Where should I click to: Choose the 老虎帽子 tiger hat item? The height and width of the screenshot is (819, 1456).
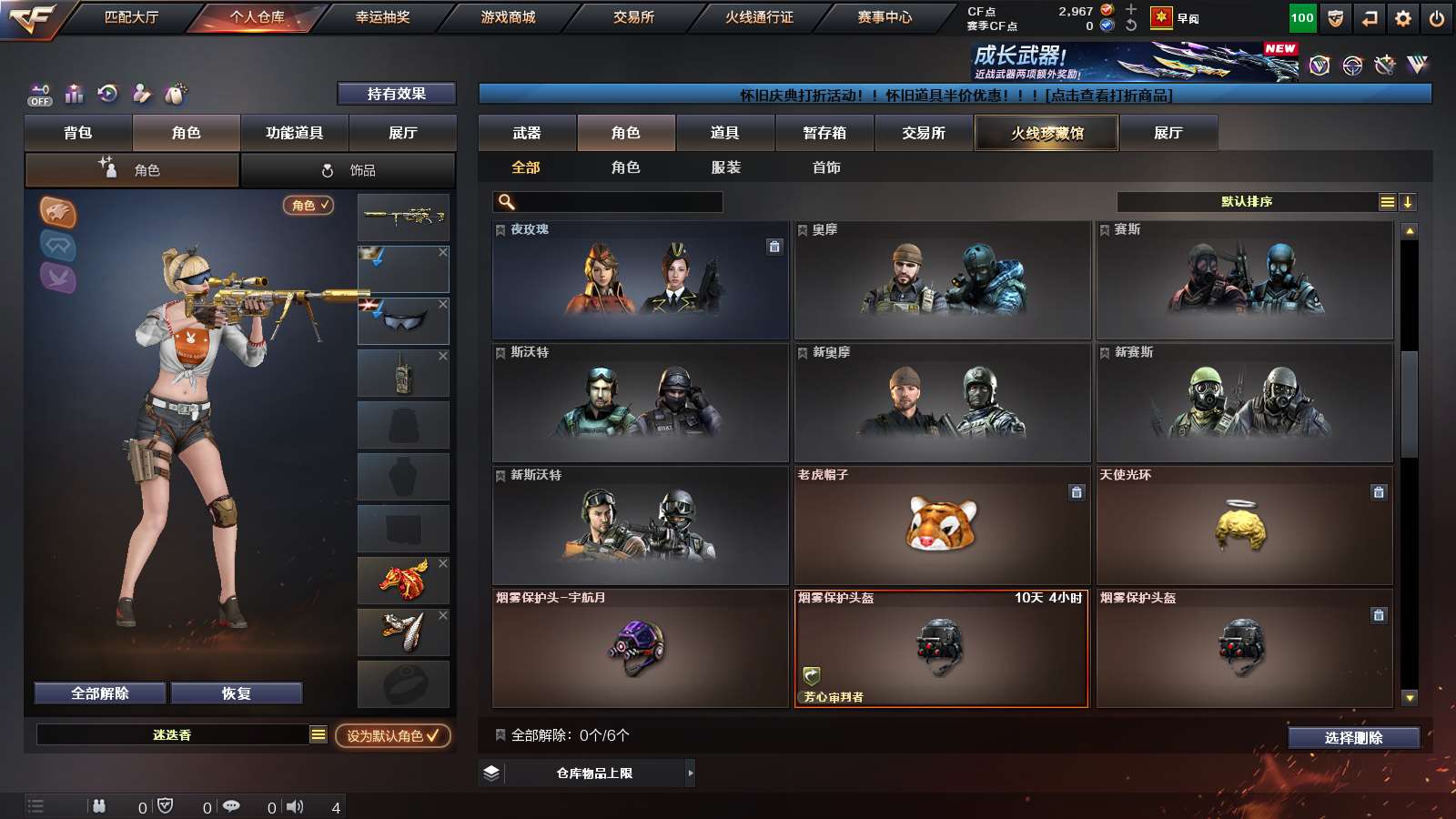(x=942, y=525)
